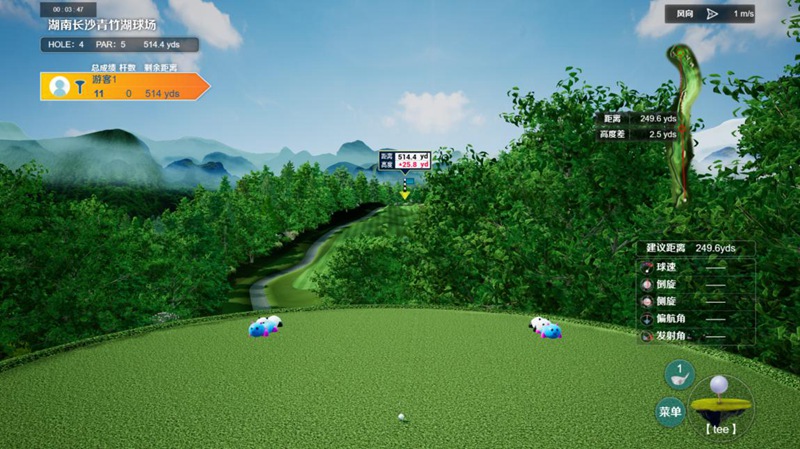Click the tee ball placement selector

click(720, 405)
